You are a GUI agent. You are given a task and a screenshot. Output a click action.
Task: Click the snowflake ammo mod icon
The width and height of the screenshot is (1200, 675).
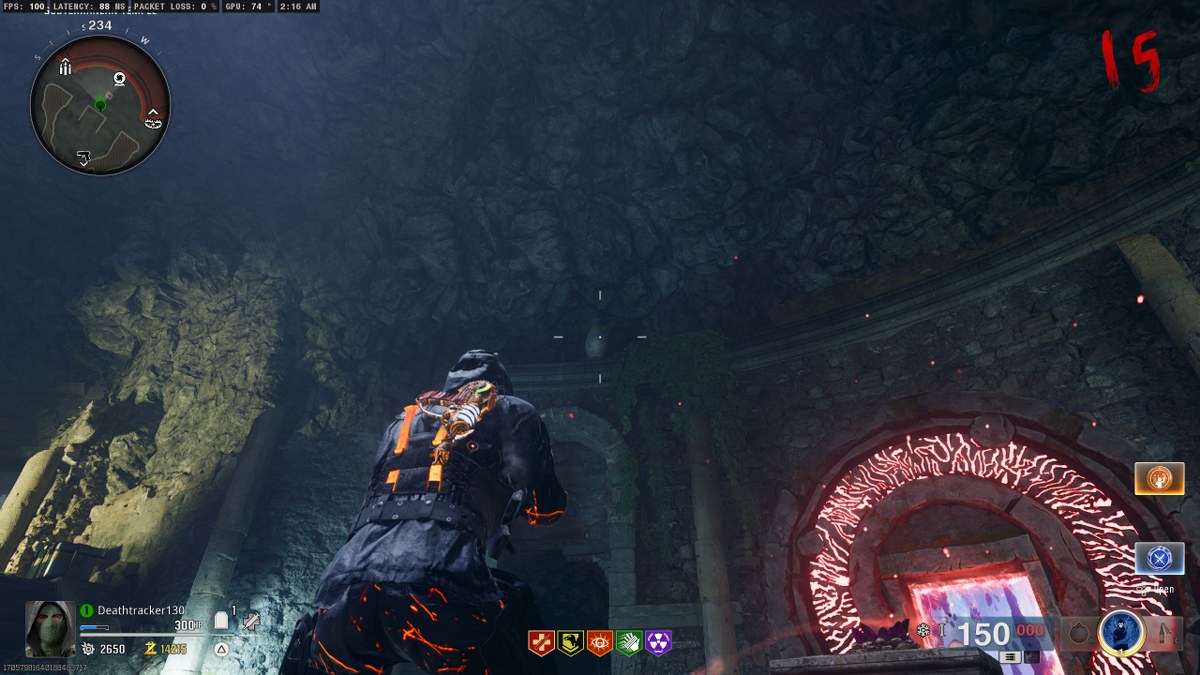pos(923,631)
